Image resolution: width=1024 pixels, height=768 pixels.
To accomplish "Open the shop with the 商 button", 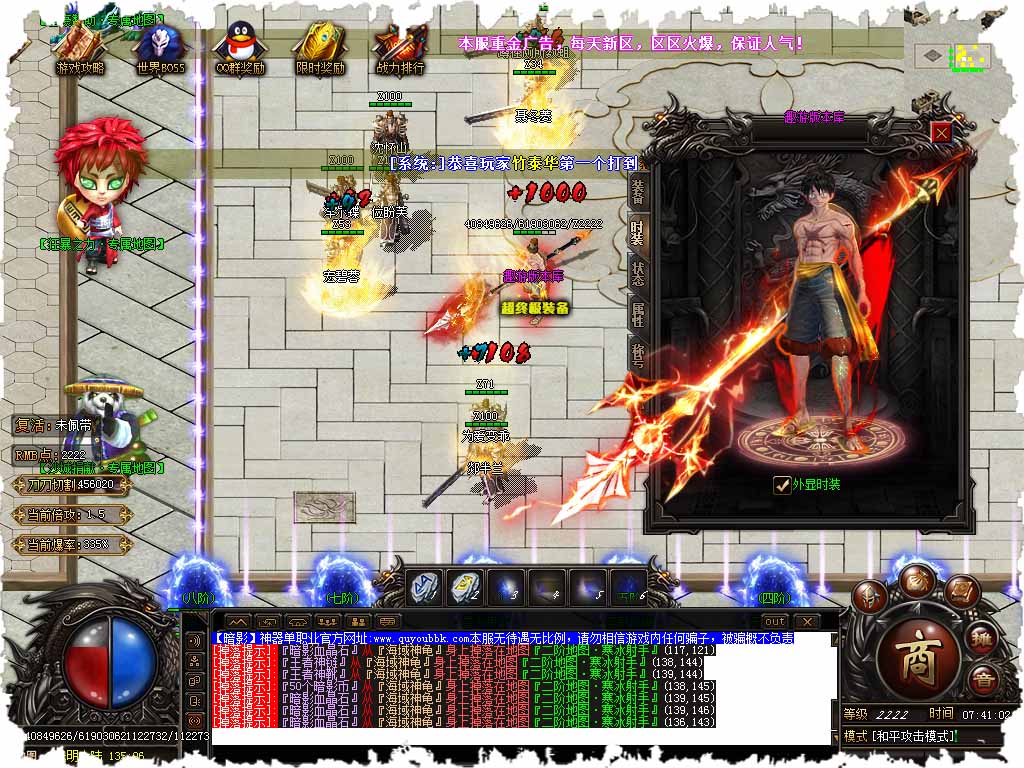I will pyautogui.click(x=919, y=653).
